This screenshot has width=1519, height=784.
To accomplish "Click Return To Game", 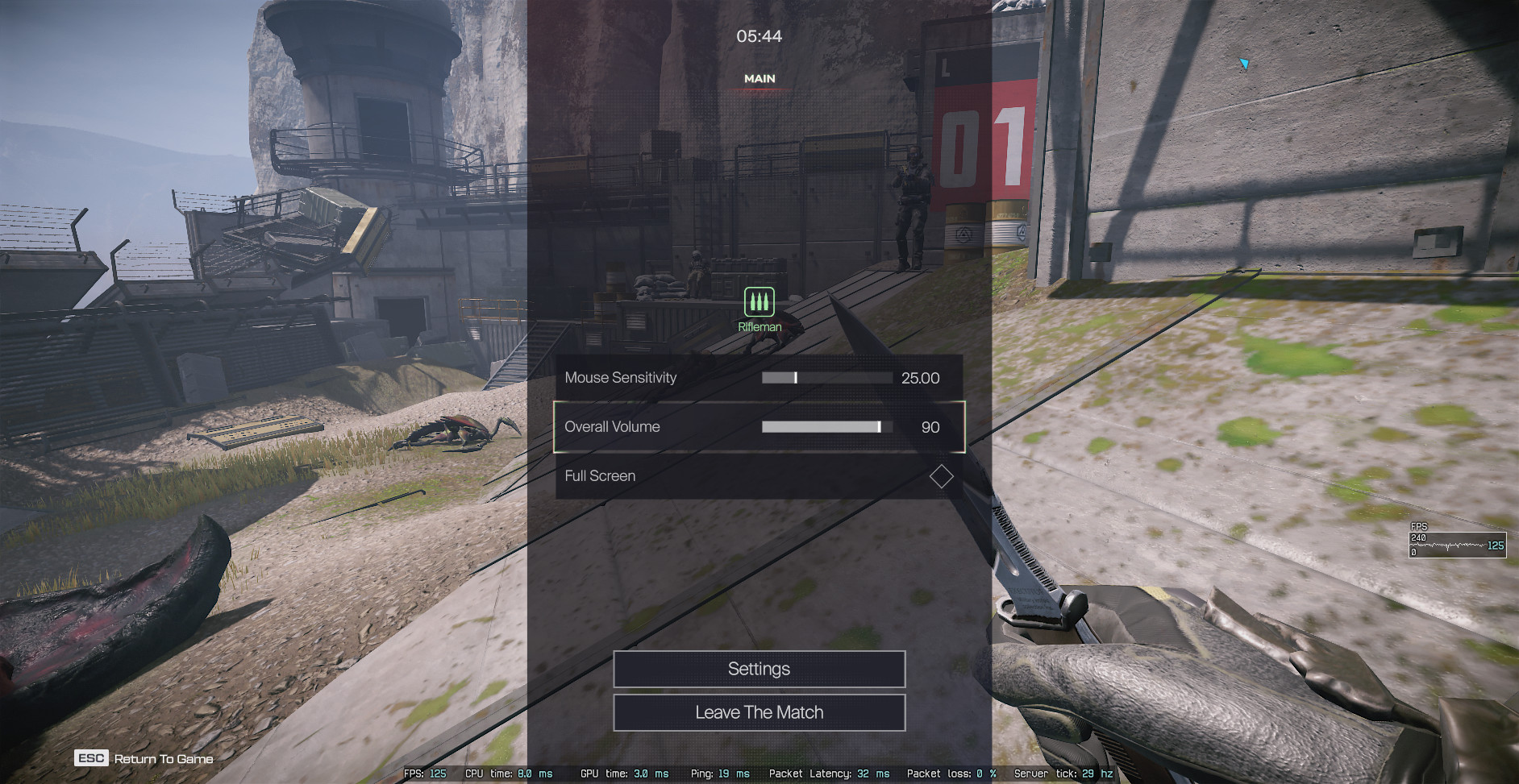I will (145, 758).
